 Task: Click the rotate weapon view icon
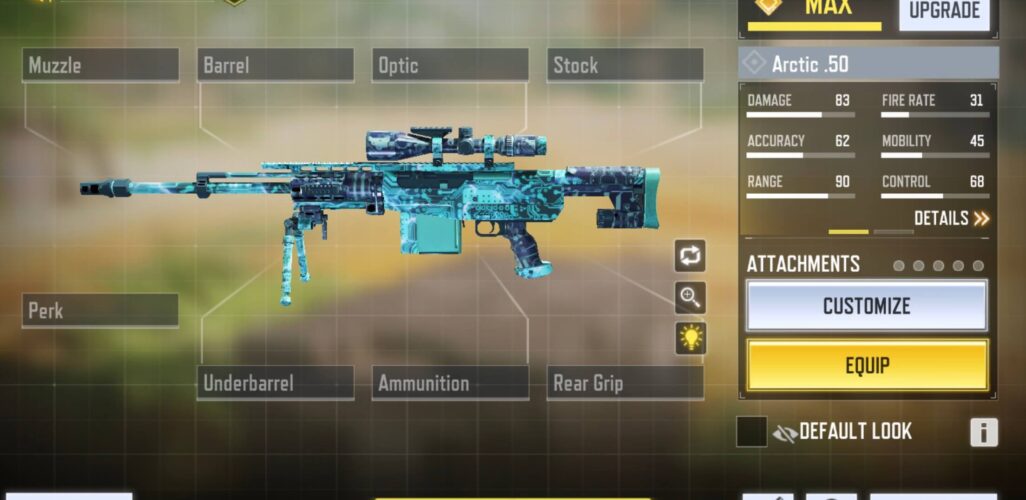[690, 255]
